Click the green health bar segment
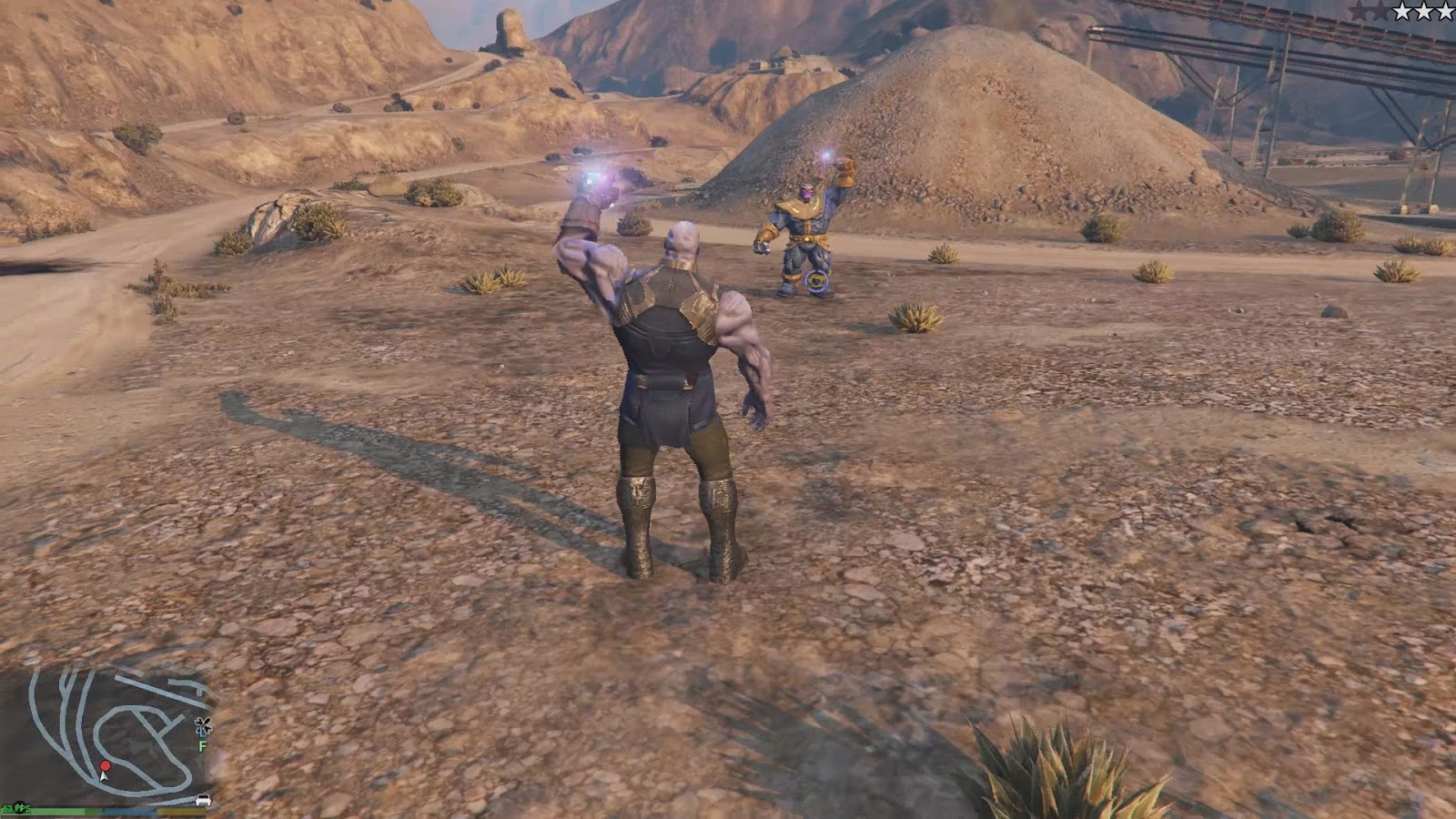Viewport: 1456px width, 819px height. pyautogui.click(x=45, y=811)
